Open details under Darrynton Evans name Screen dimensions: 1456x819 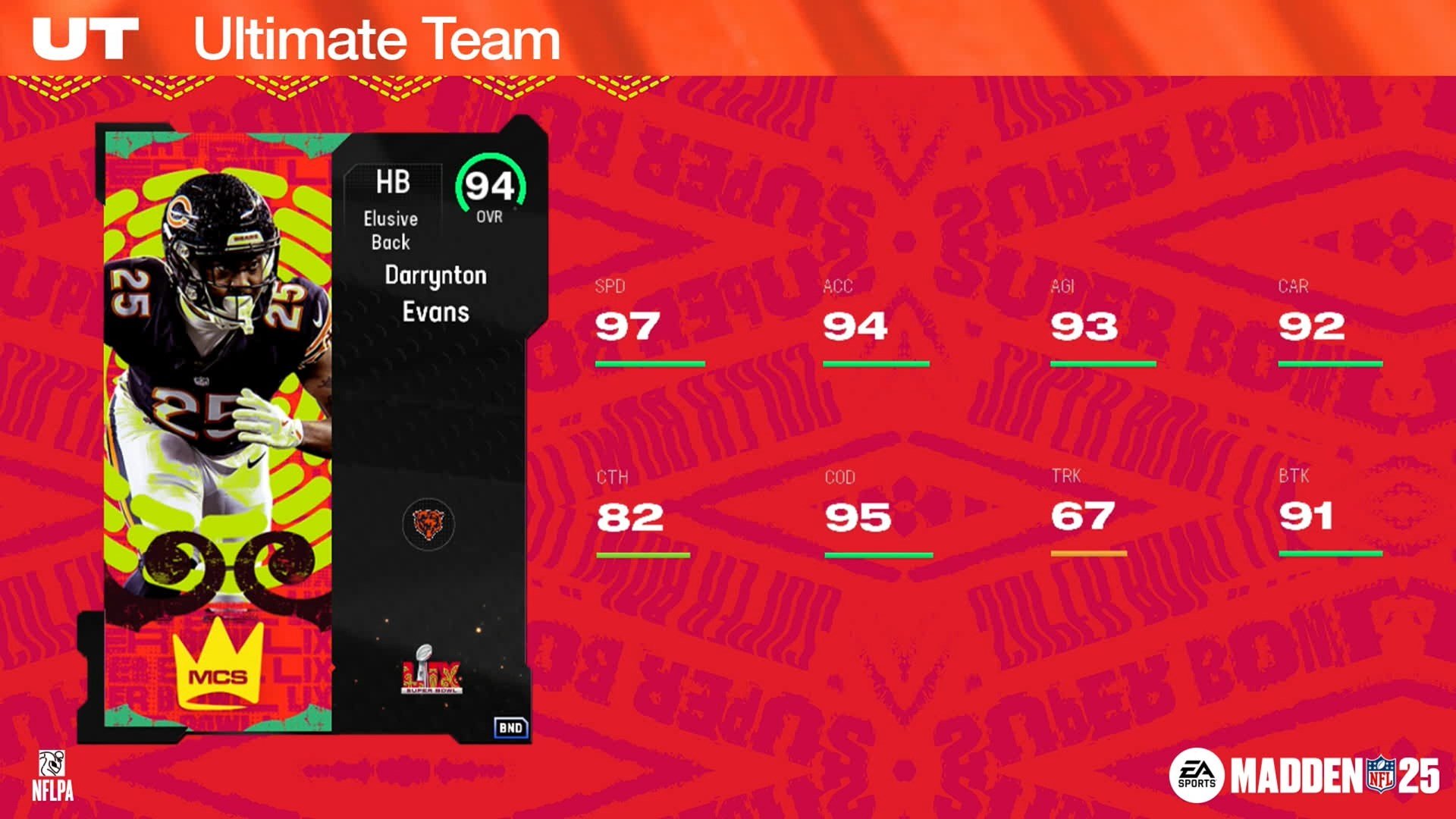click(438, 294)
